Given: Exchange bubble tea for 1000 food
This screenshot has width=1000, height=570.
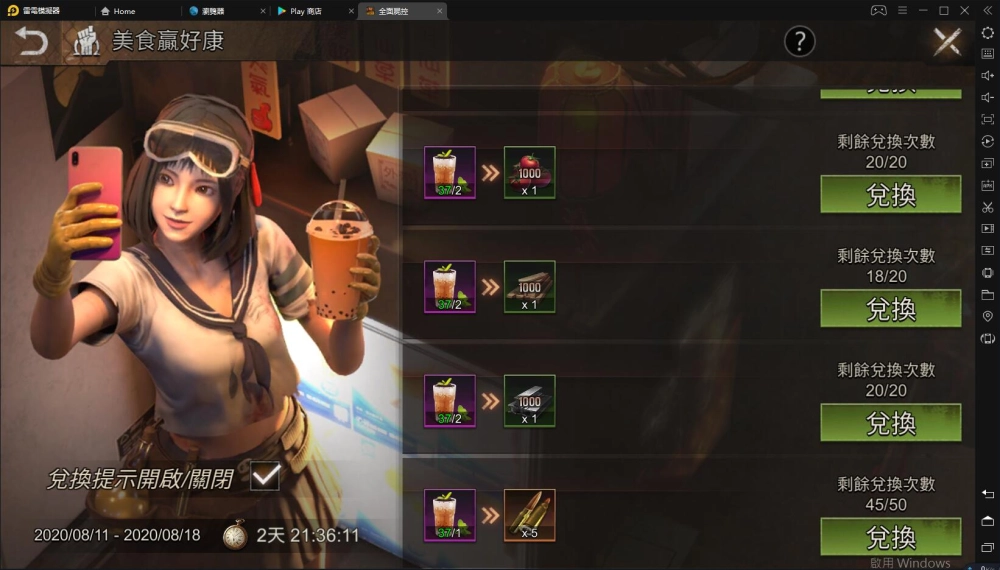Looking at the screenshot, I should pos(890,195).
